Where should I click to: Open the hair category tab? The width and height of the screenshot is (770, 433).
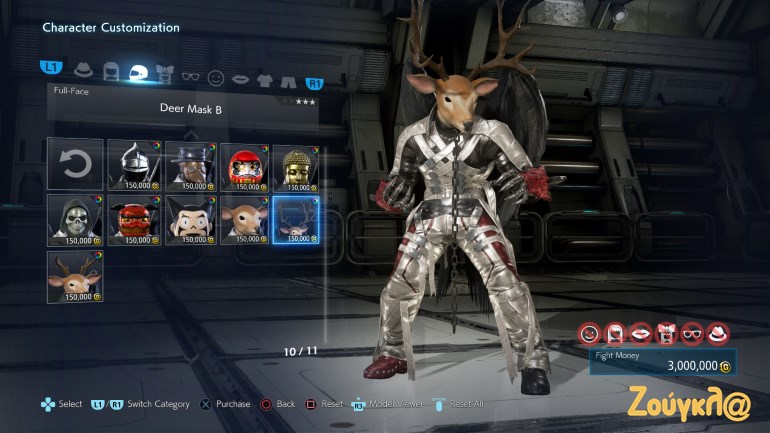coord(112,71)
